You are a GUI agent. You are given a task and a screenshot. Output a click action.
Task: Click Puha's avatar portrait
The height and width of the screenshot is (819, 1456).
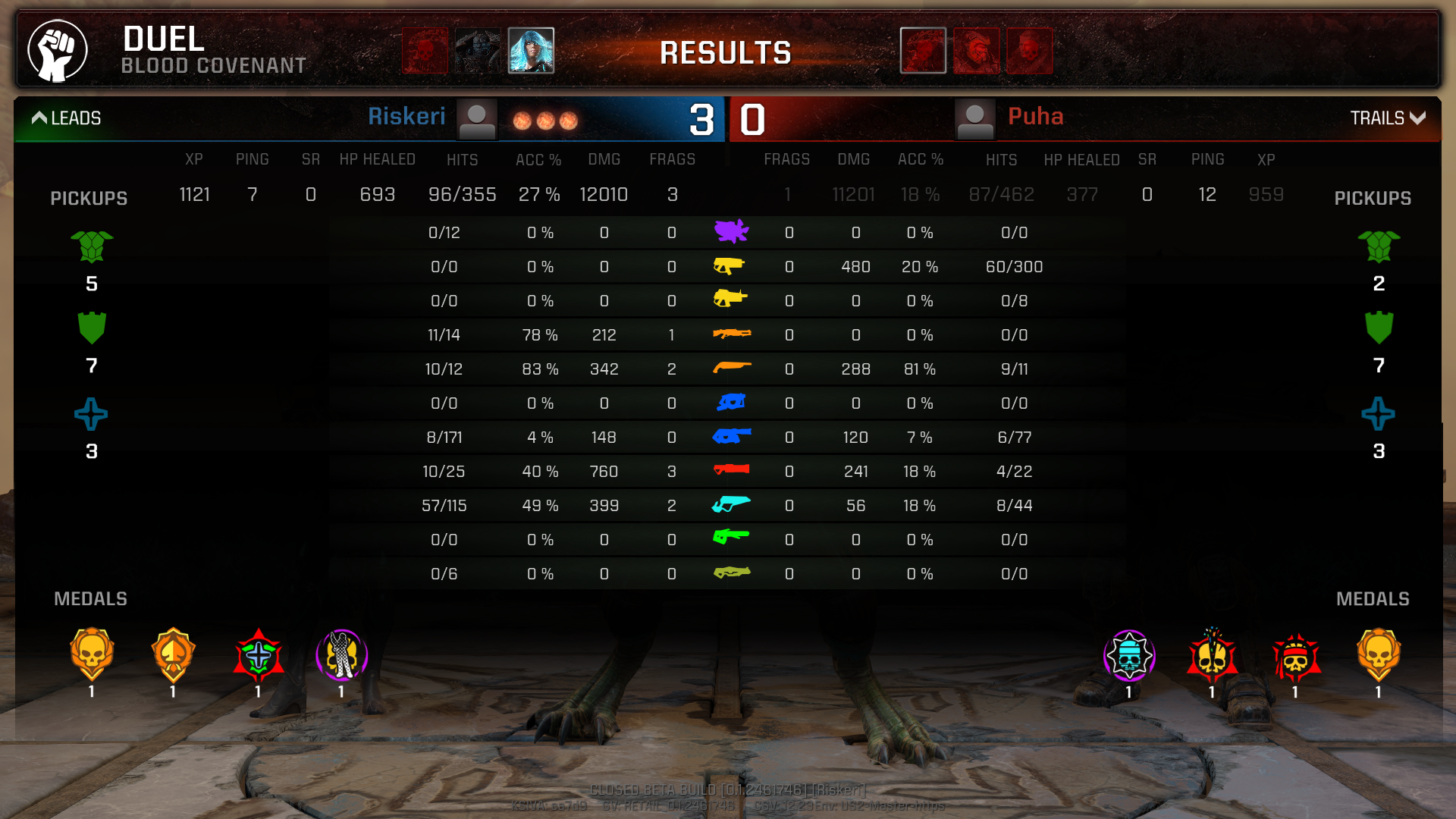click(974, 119)
